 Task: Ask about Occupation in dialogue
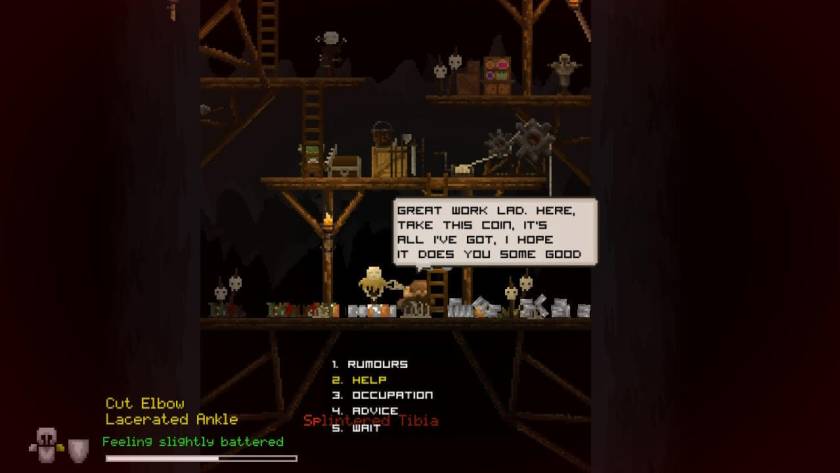click(391, 395)
